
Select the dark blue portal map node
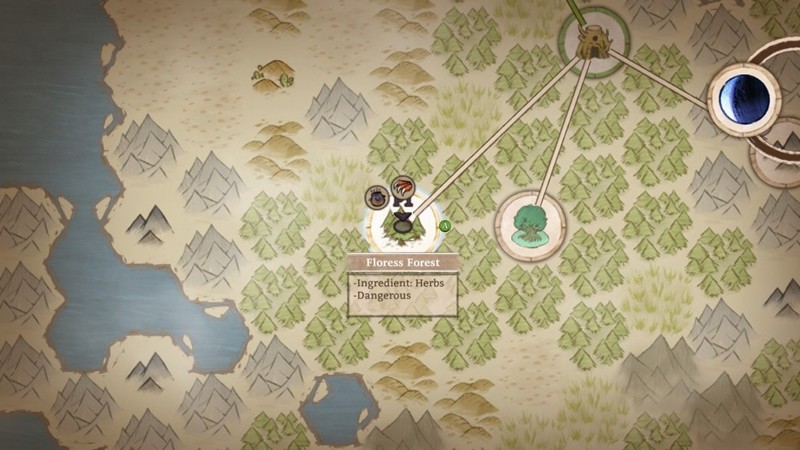pyautogui.click(x=744, y=98)
